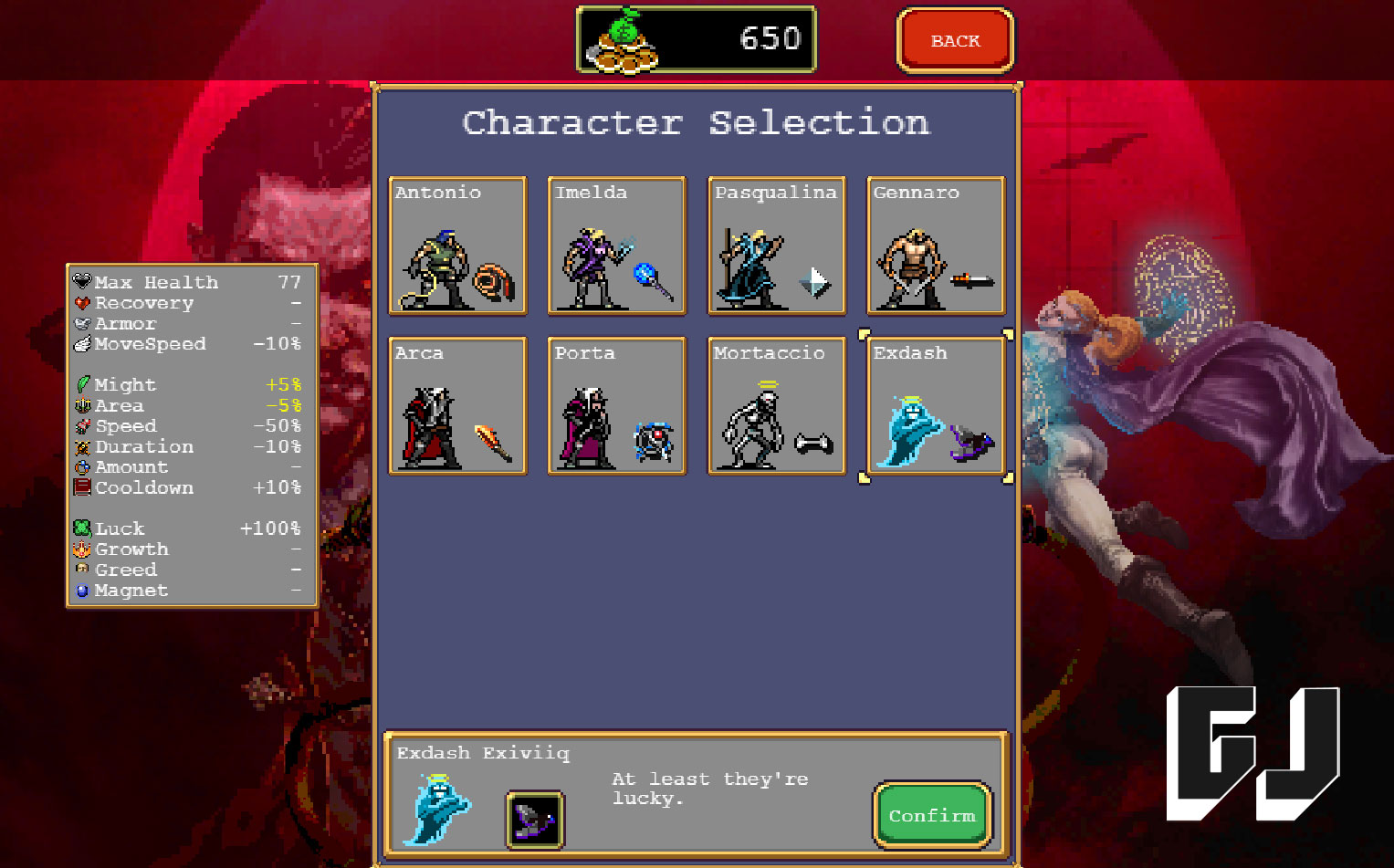Screen dimensions: 1394x868
Task: Choose the Arca character tile
Action: click(x=457, y=406)
